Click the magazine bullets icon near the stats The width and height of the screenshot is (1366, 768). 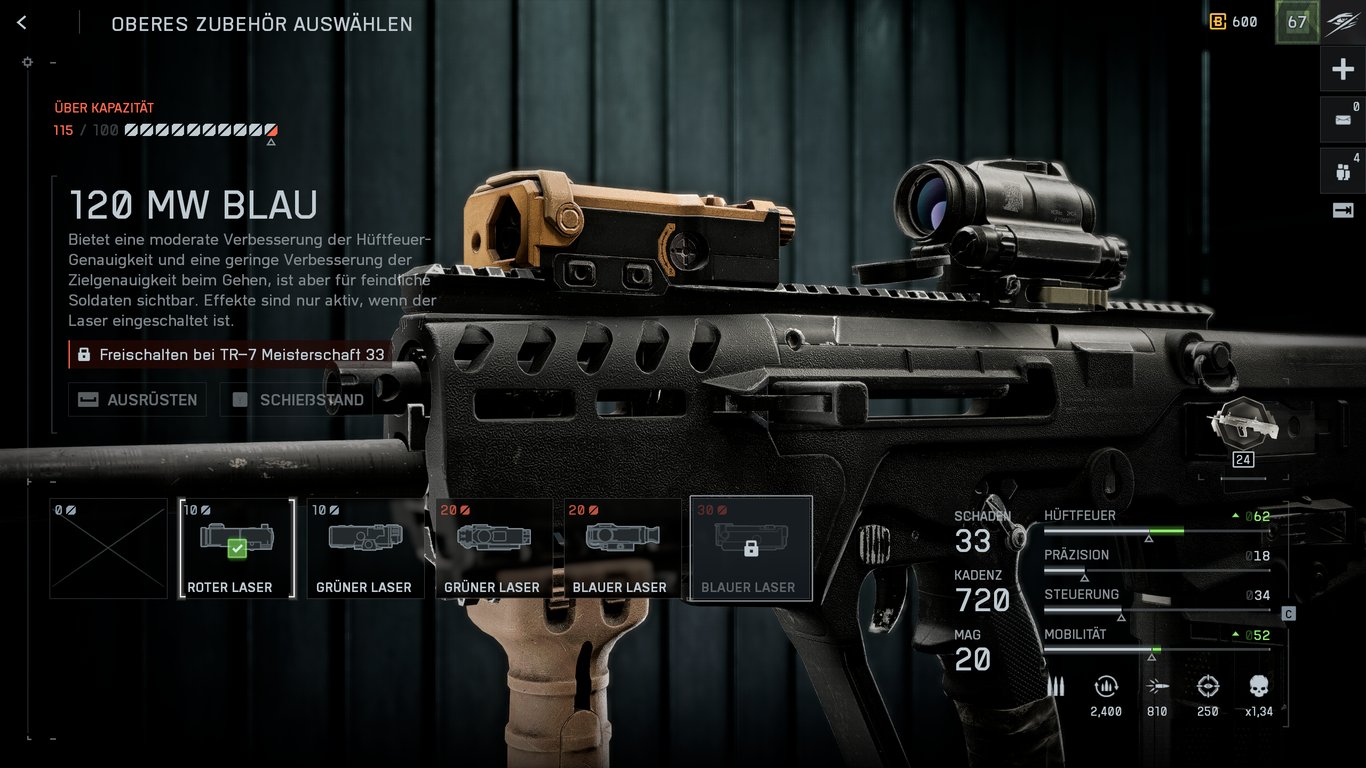click(x=1055, y=687)
